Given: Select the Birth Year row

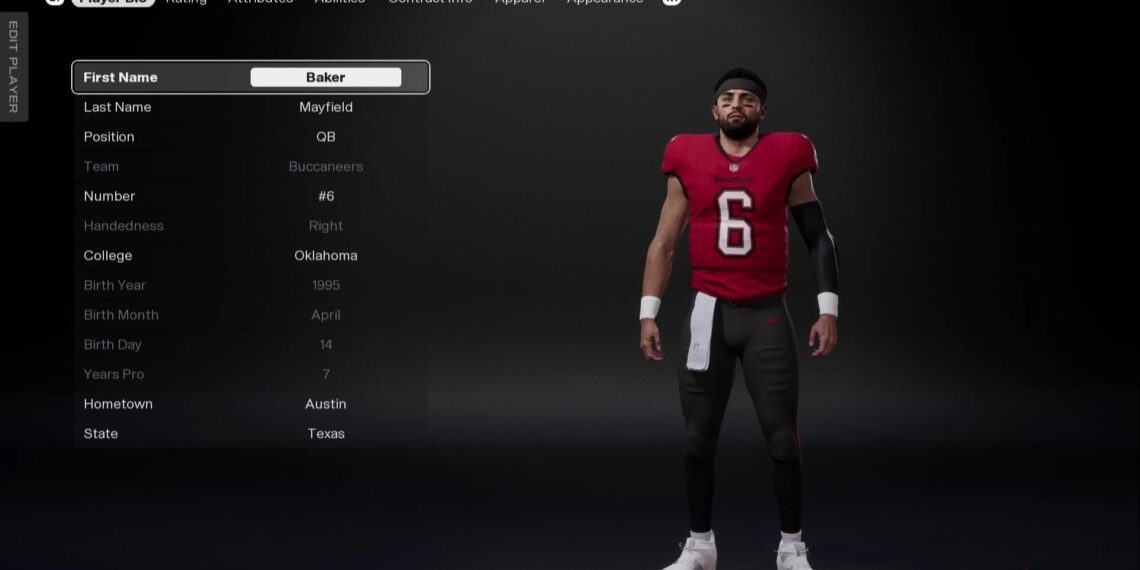Looking at the screenshot, I should (x=251, y=285).
